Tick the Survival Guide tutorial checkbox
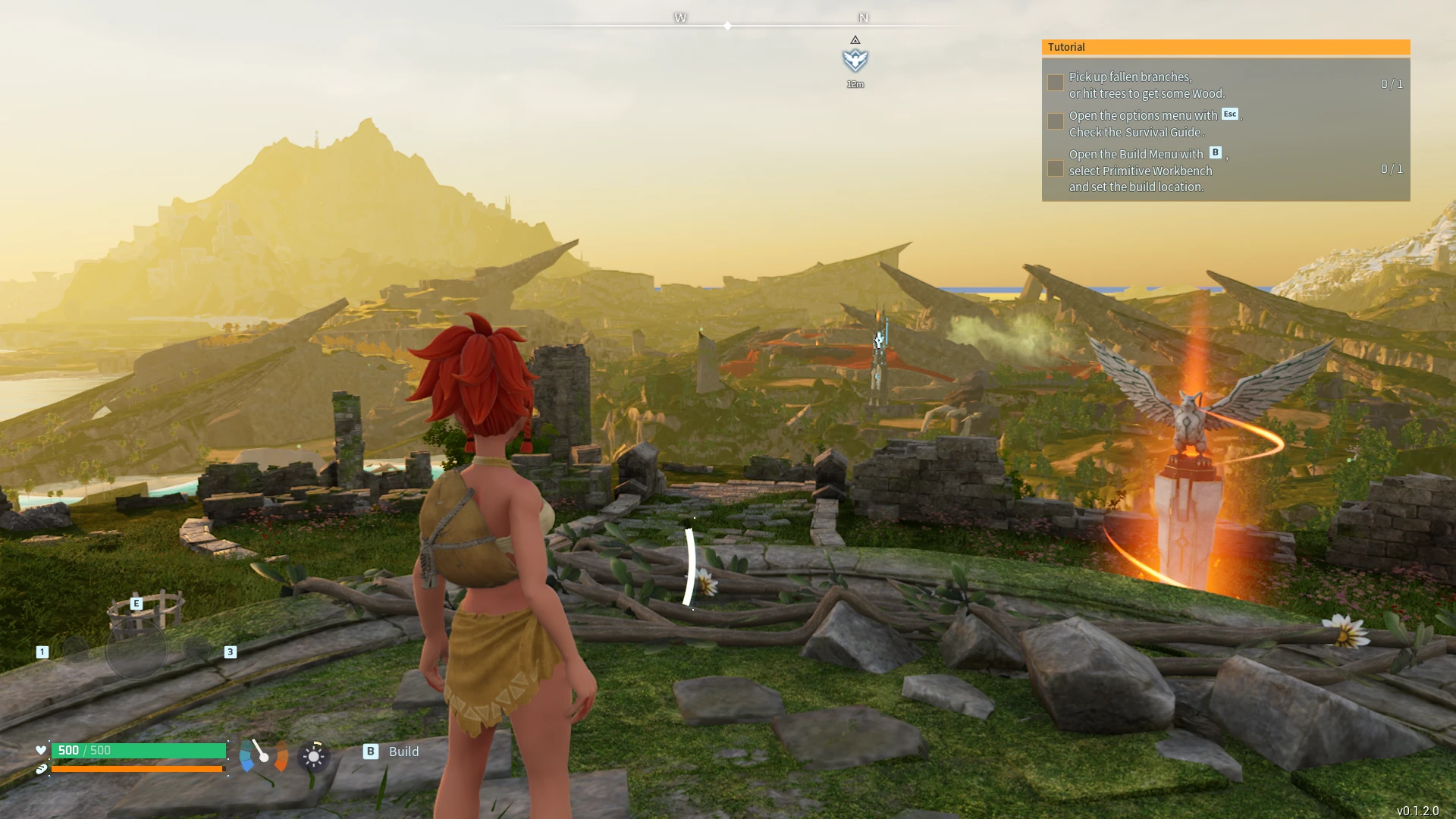The width and height of the screenshot is (1456, 819). point(1055,122)
